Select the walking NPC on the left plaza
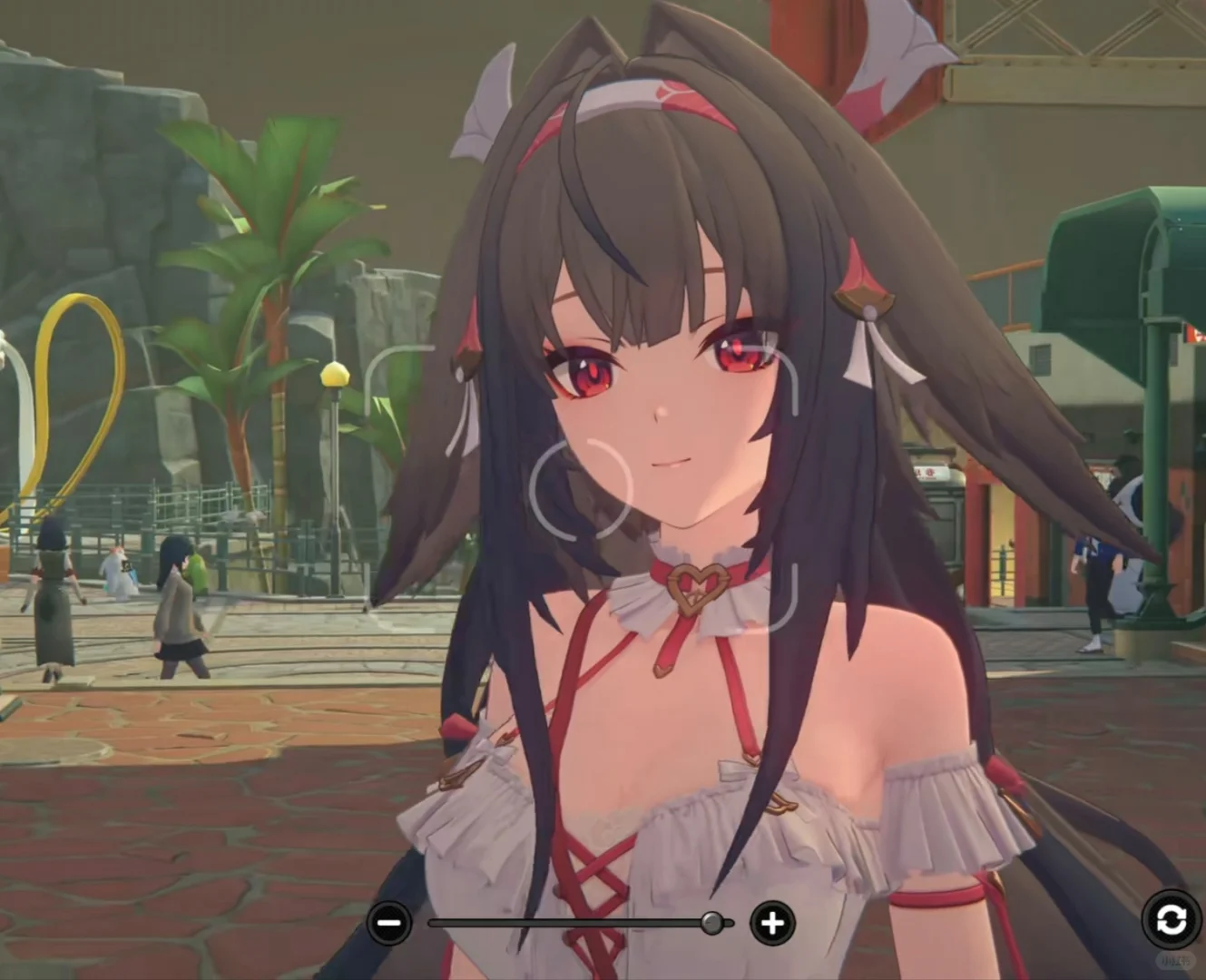The image size is (1206, 980). point(180,608)
